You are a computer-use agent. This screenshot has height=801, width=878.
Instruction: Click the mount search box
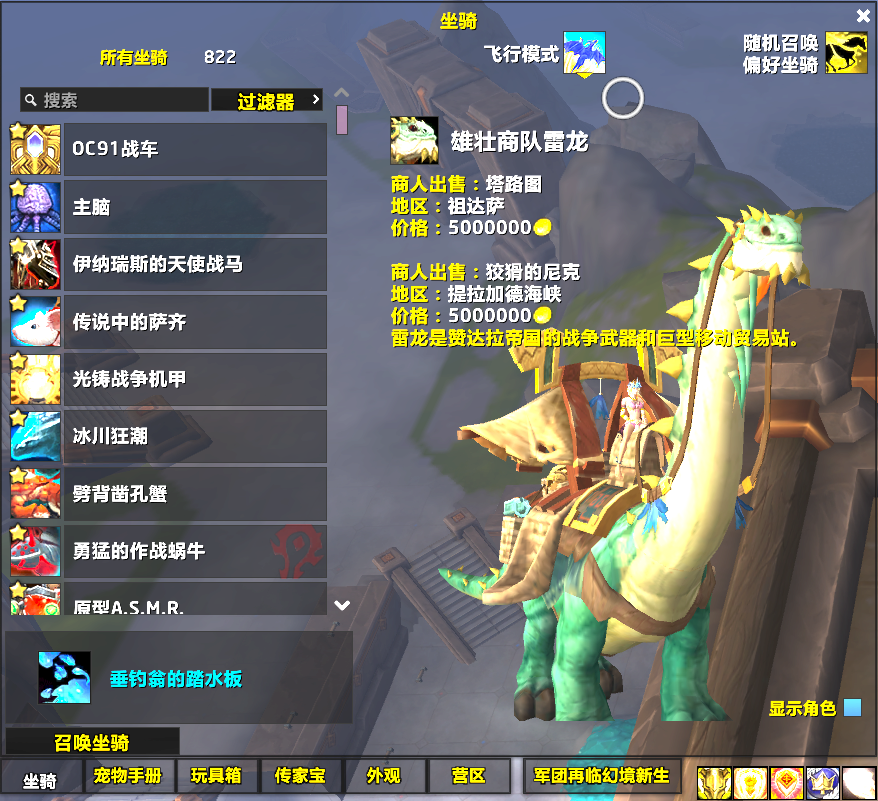[114, 100]
